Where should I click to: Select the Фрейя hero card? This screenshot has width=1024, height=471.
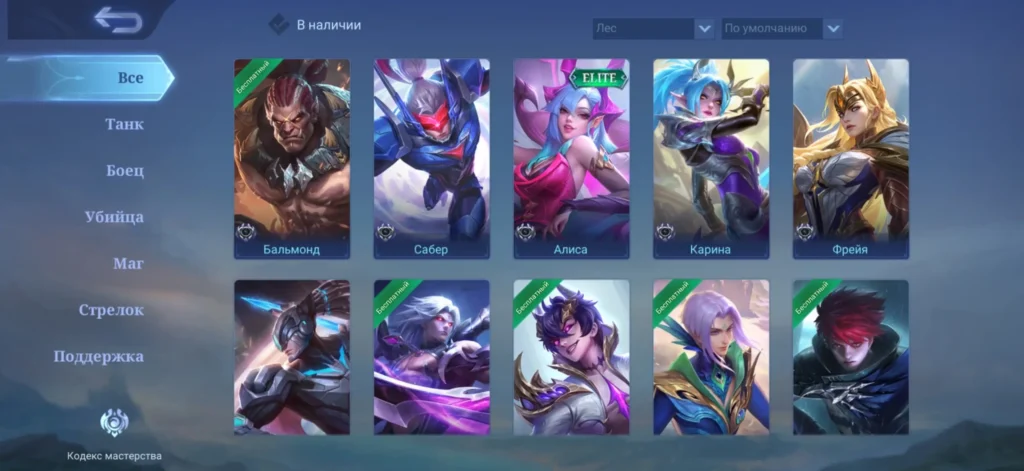(x=851, y=159)
